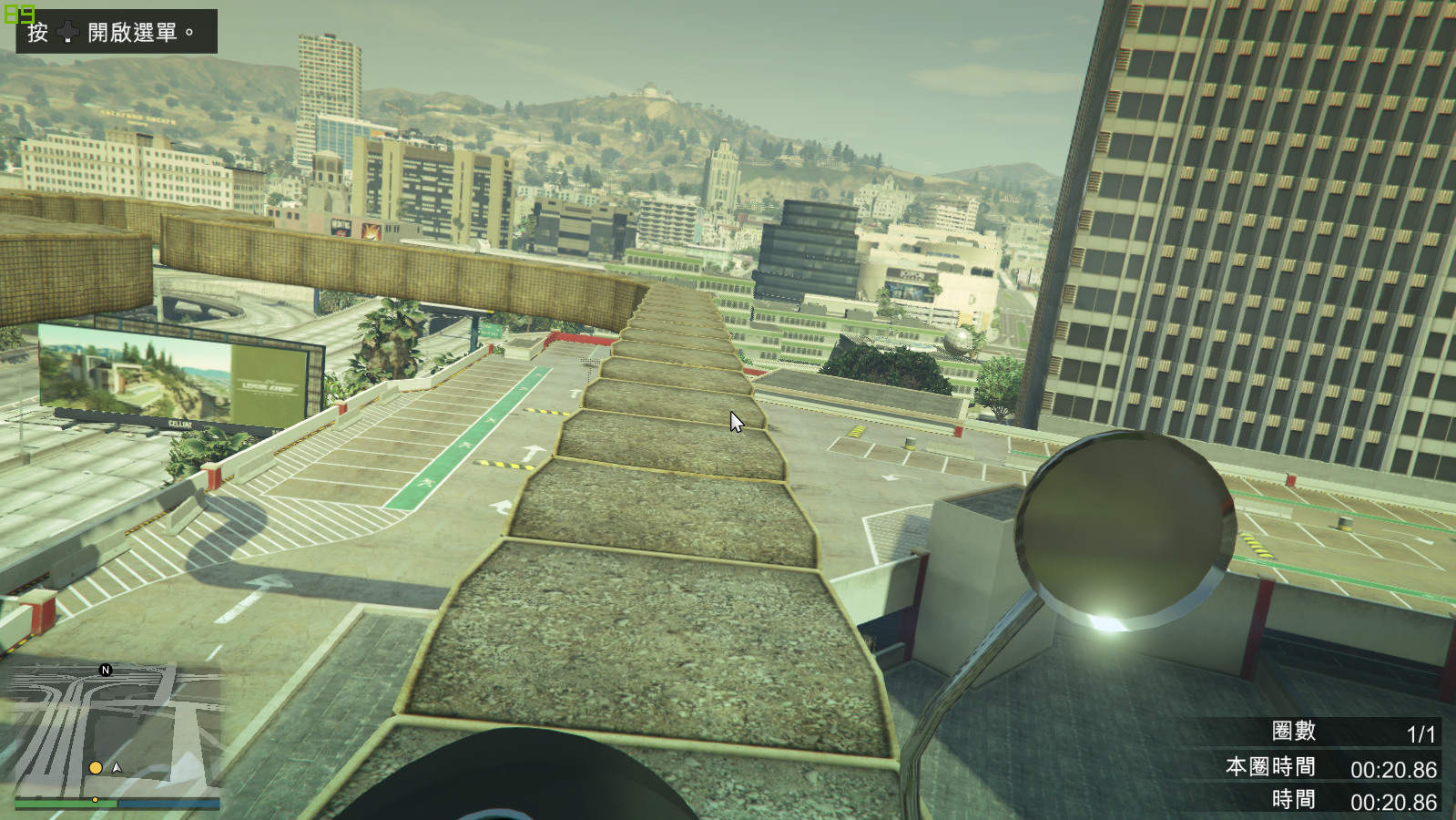Click the CELLTAR logo under the billboard
The width and height of the screenshot is (1456, 820).
click(x=180, y=425)
